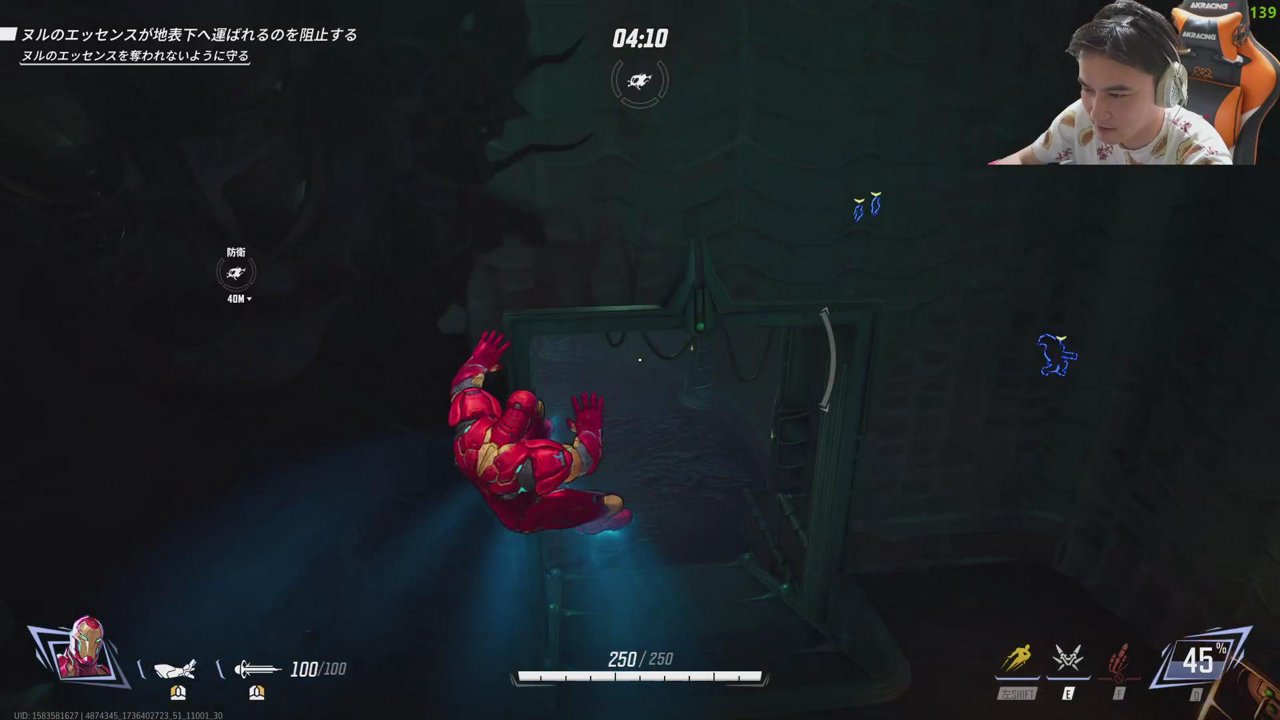Click the 左SHIFT keybind label
The image size is (1280, 720).
point(1017,691)
